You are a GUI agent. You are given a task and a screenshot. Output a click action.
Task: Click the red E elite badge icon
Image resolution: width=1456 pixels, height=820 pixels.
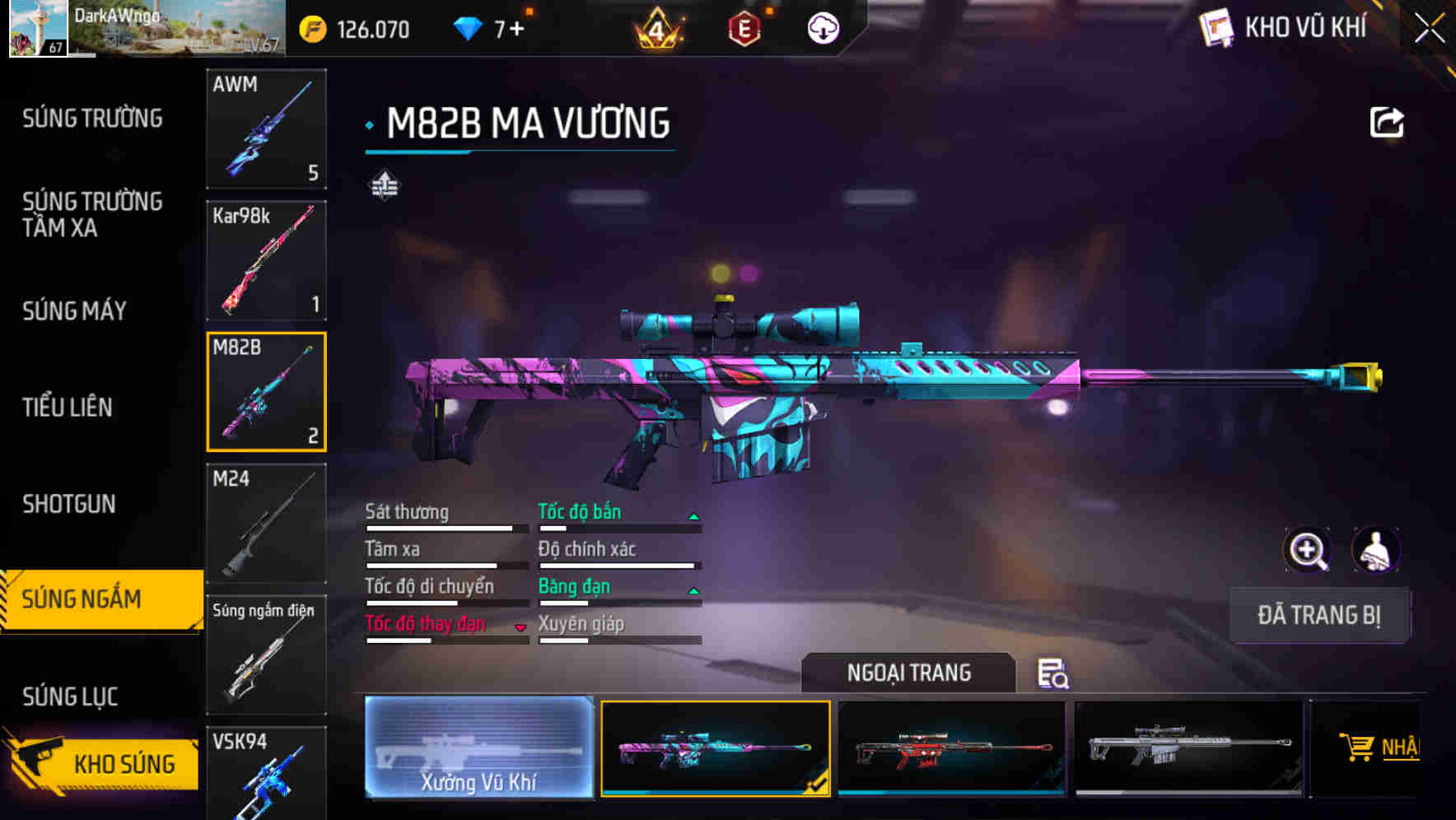[x=744, y=27]
